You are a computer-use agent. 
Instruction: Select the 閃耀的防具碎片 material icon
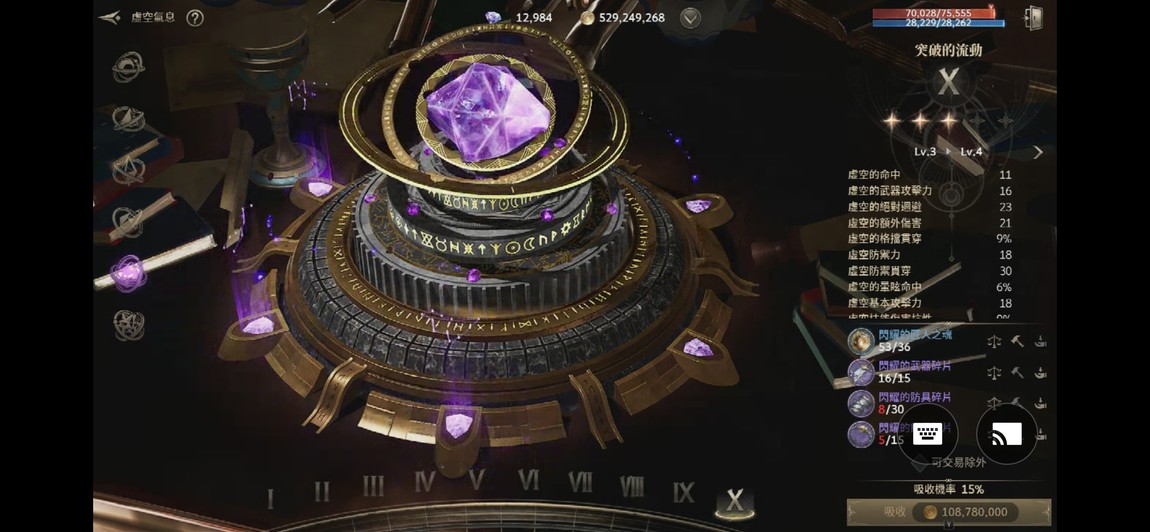click(861, 403)
